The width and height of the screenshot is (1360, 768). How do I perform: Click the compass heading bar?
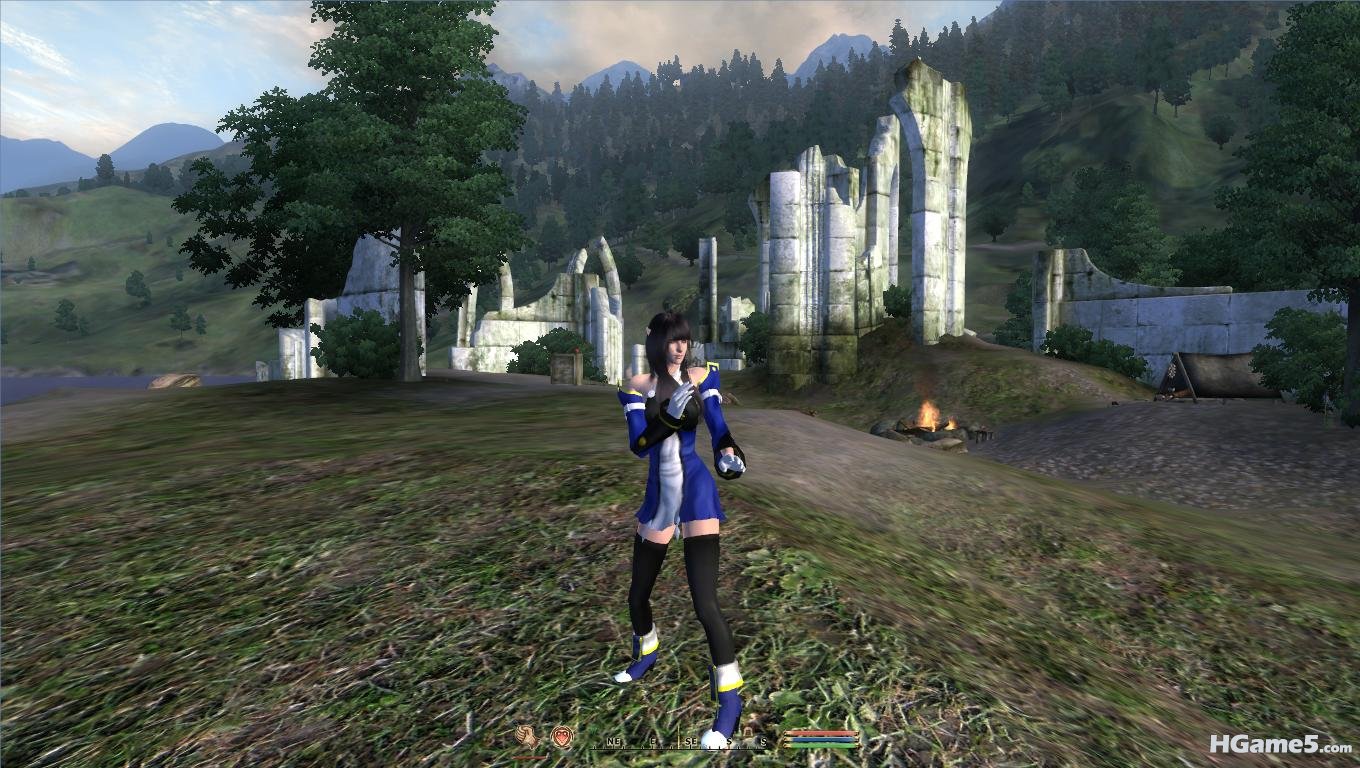tap(680, 741)
